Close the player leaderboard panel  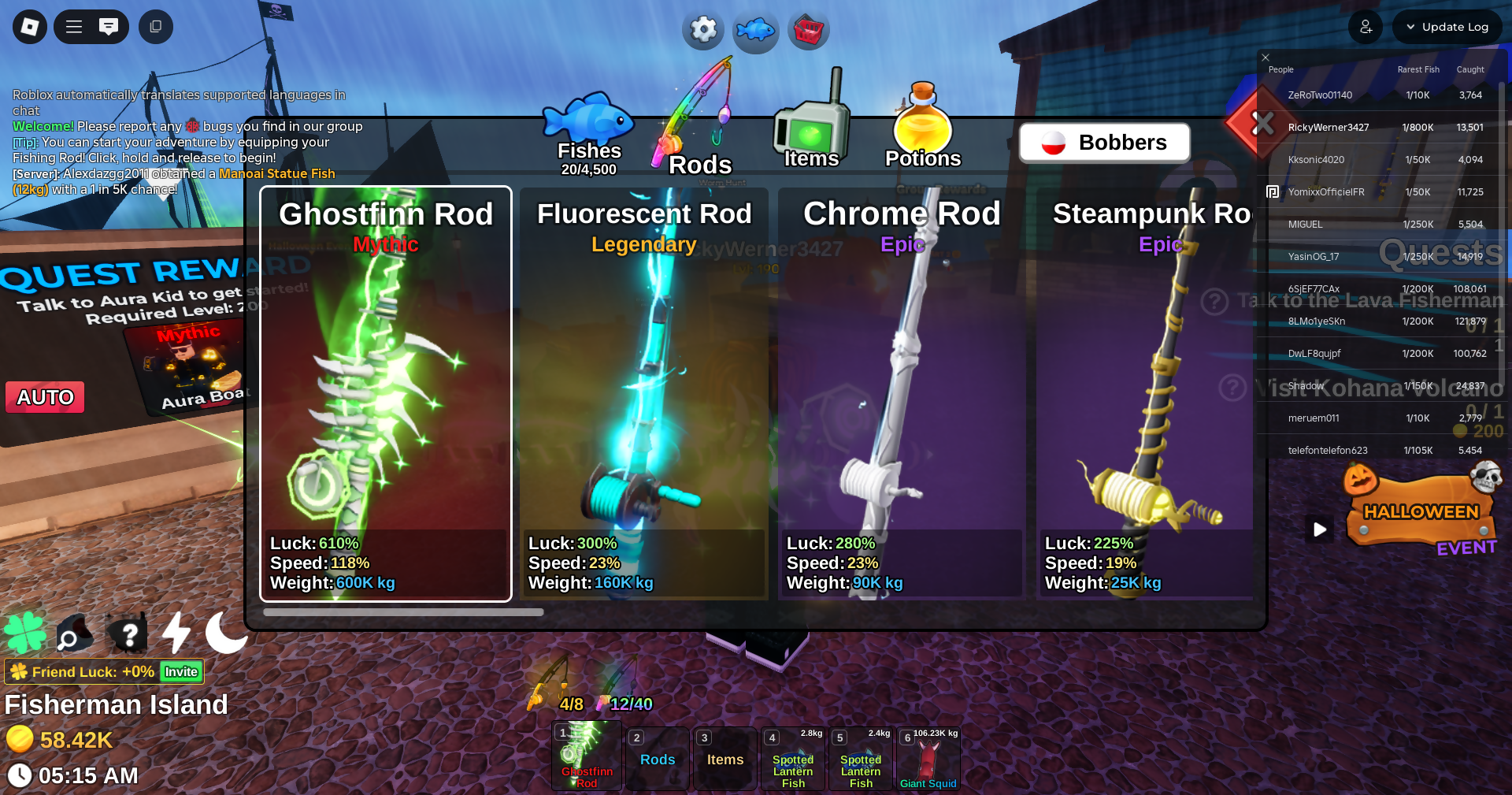click(x=1266, y=58)
